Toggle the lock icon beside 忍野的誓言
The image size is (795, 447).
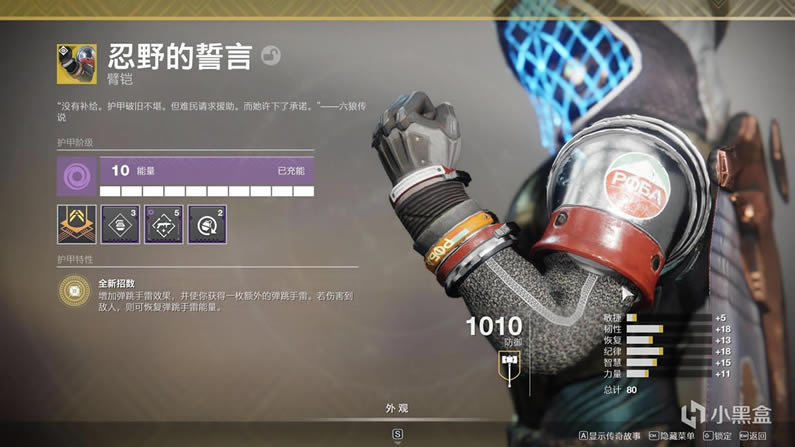tap(270, 56)
